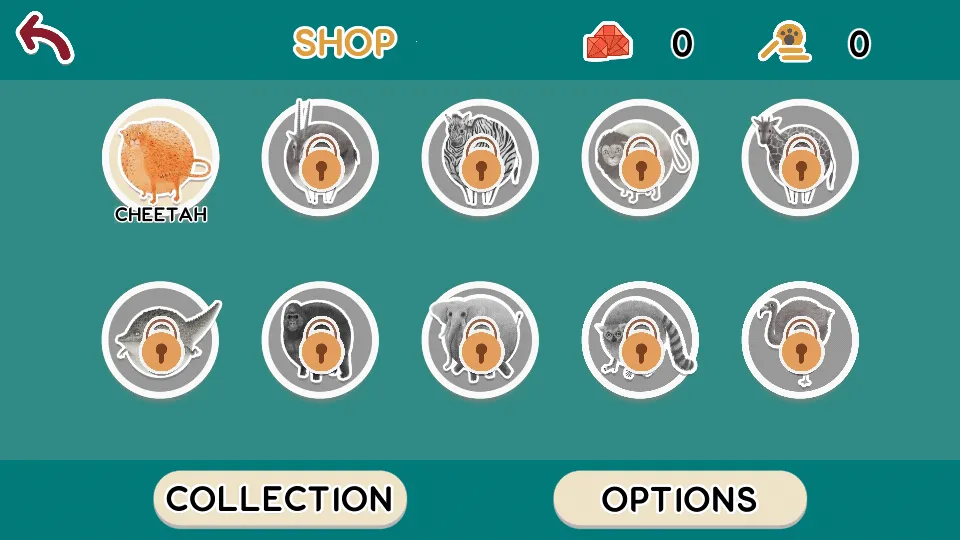This screenshot has width=960, height=540.
Task: Tap the locked crocodile character
Action: (x=160, y=340)
